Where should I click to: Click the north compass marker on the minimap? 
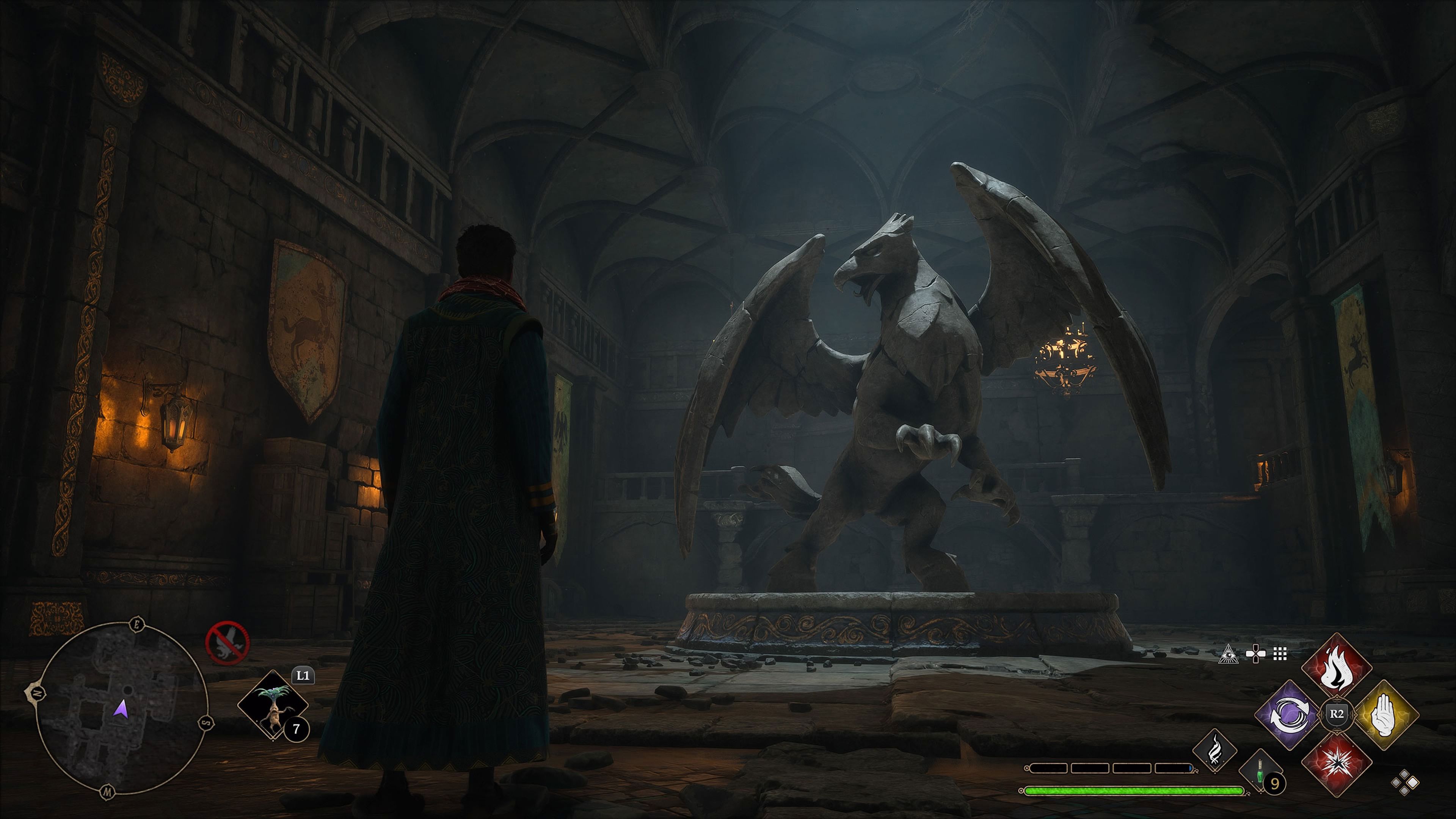coord(35,692)
